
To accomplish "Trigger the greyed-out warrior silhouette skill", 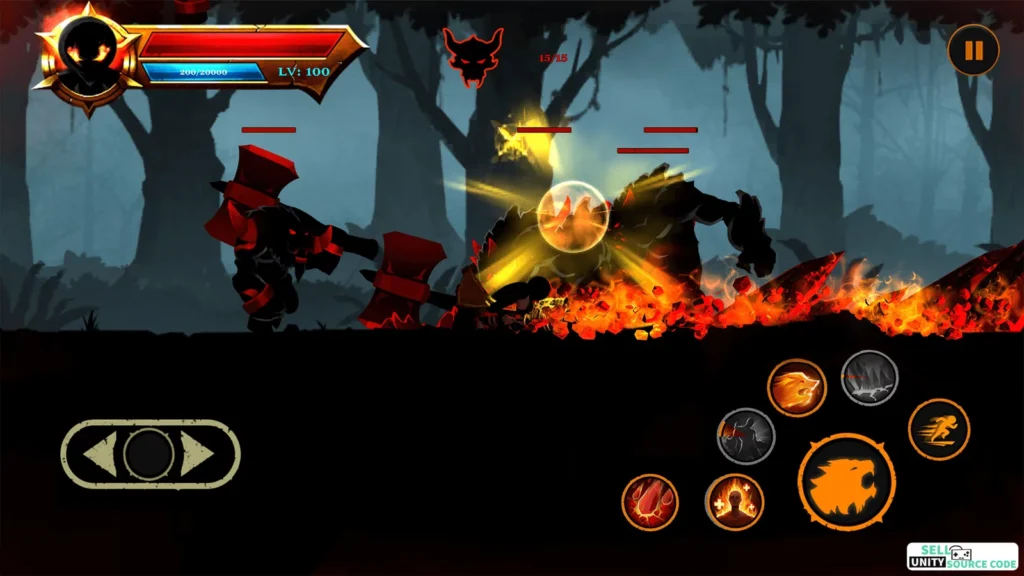I will tap(746, 436).
